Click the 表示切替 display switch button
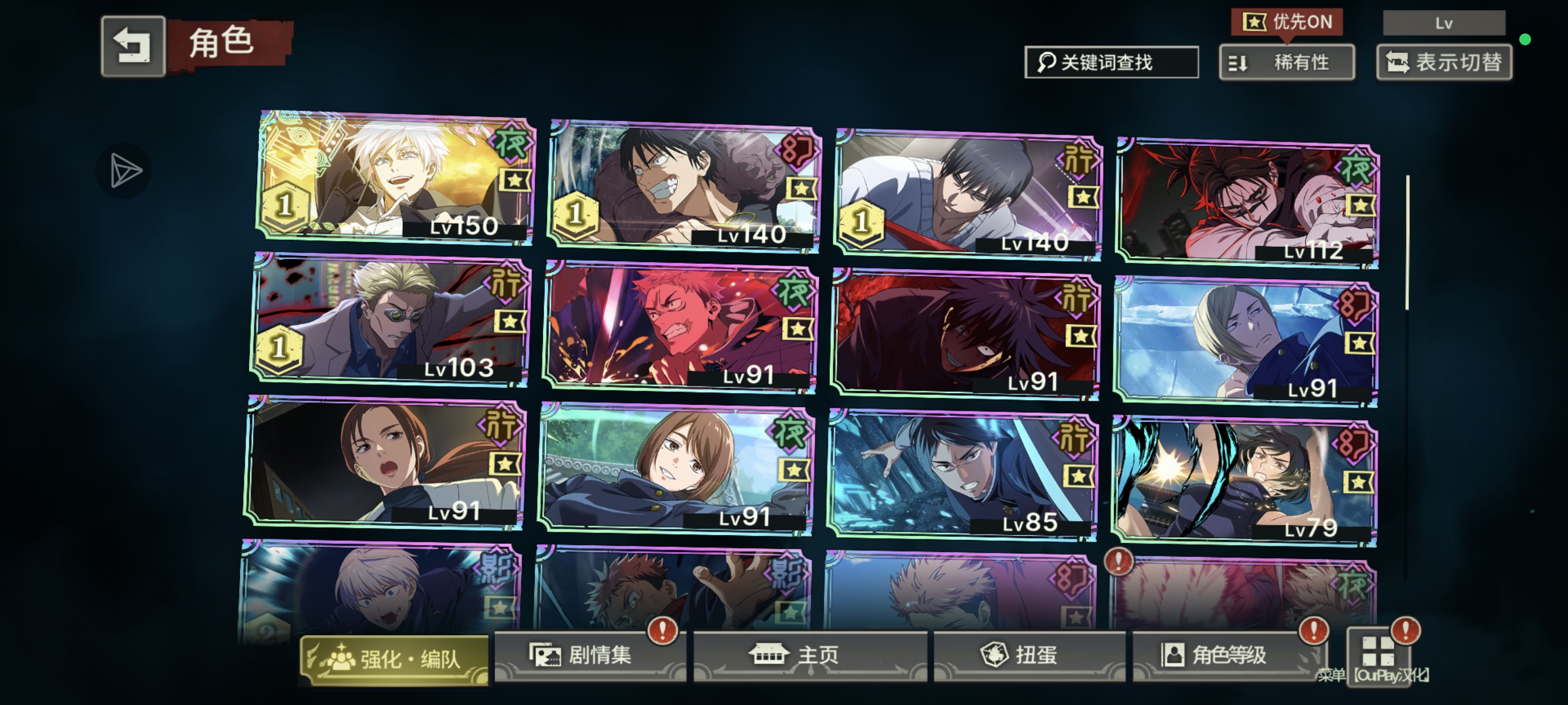Image resolution: width=1568 pixels, height=705 pixels. pyautogui.click(x=1444, y=62)
